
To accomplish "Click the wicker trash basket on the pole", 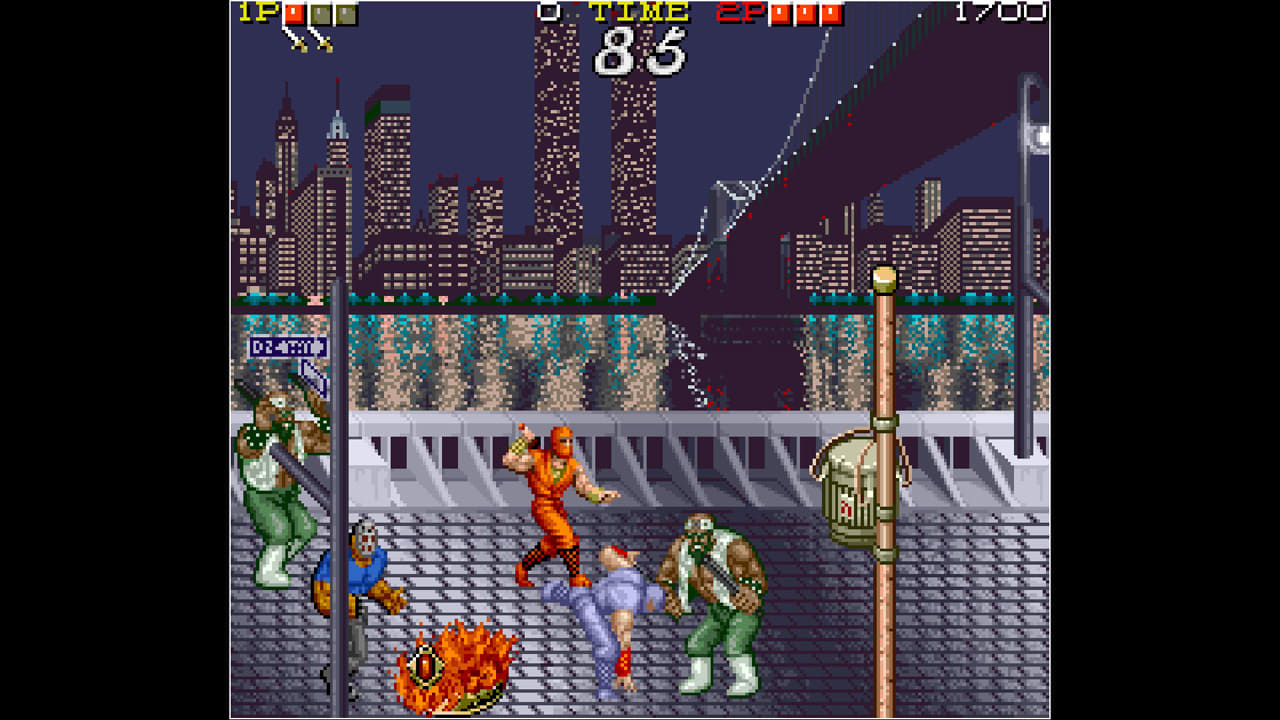I will (x=852, y=483).
